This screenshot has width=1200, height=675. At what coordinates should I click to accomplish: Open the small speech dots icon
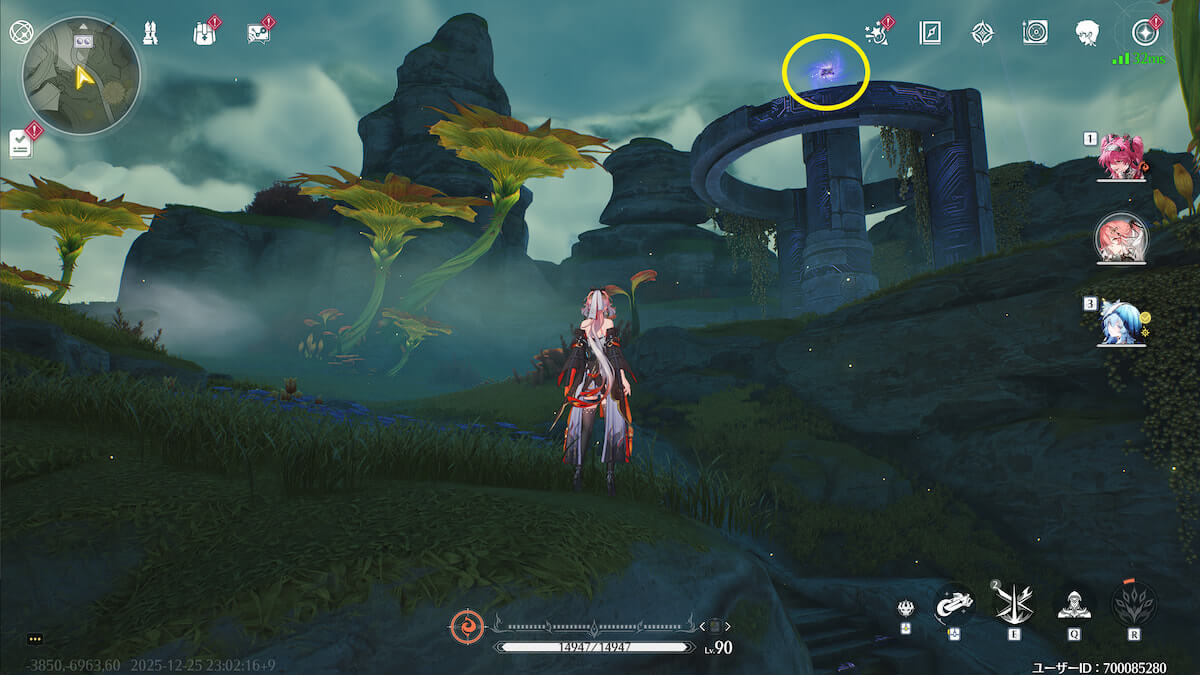click(36, 638)
